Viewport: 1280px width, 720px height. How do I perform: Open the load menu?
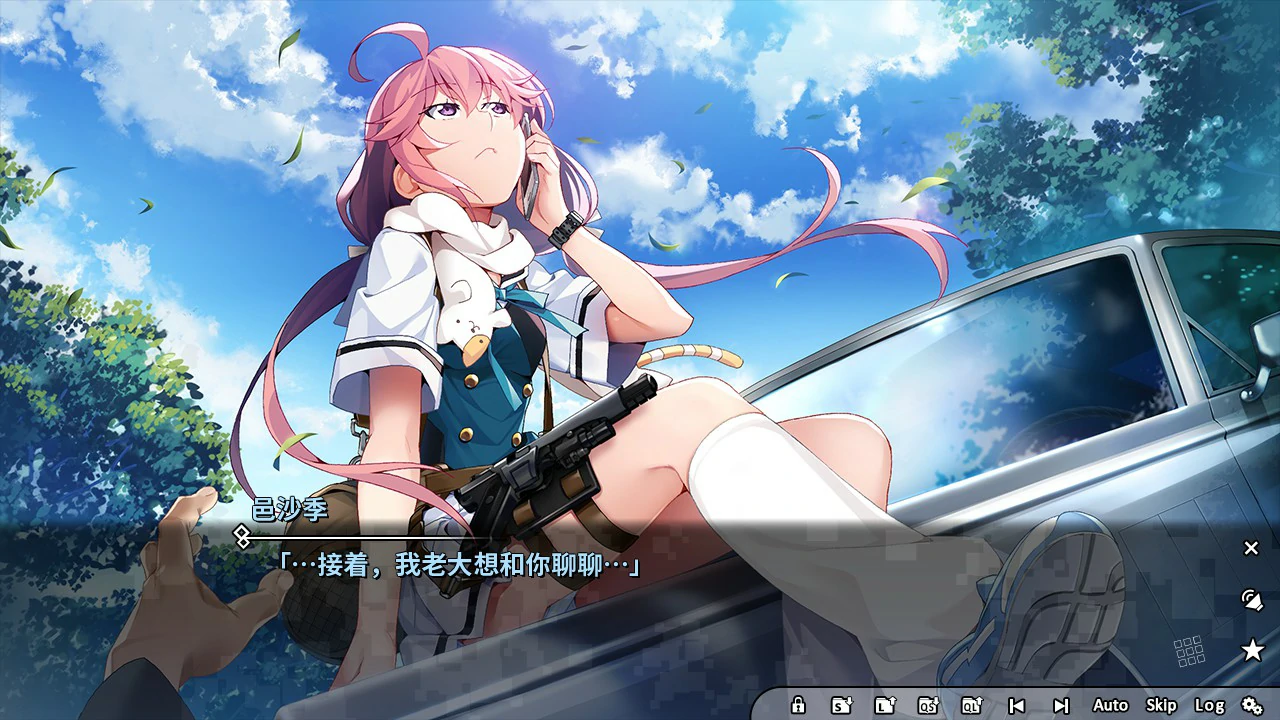coord(886,705)
